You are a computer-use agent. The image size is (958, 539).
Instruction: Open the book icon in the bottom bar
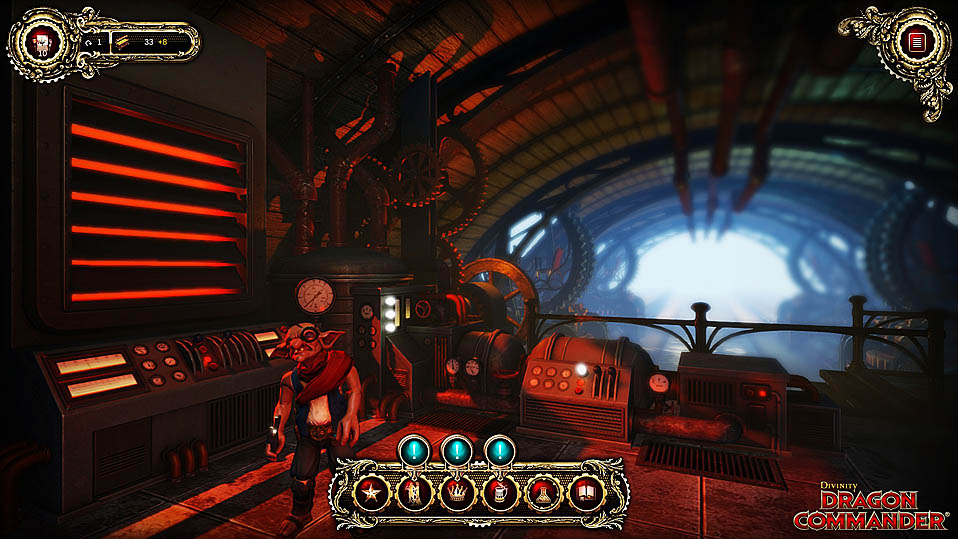point(583,492)
